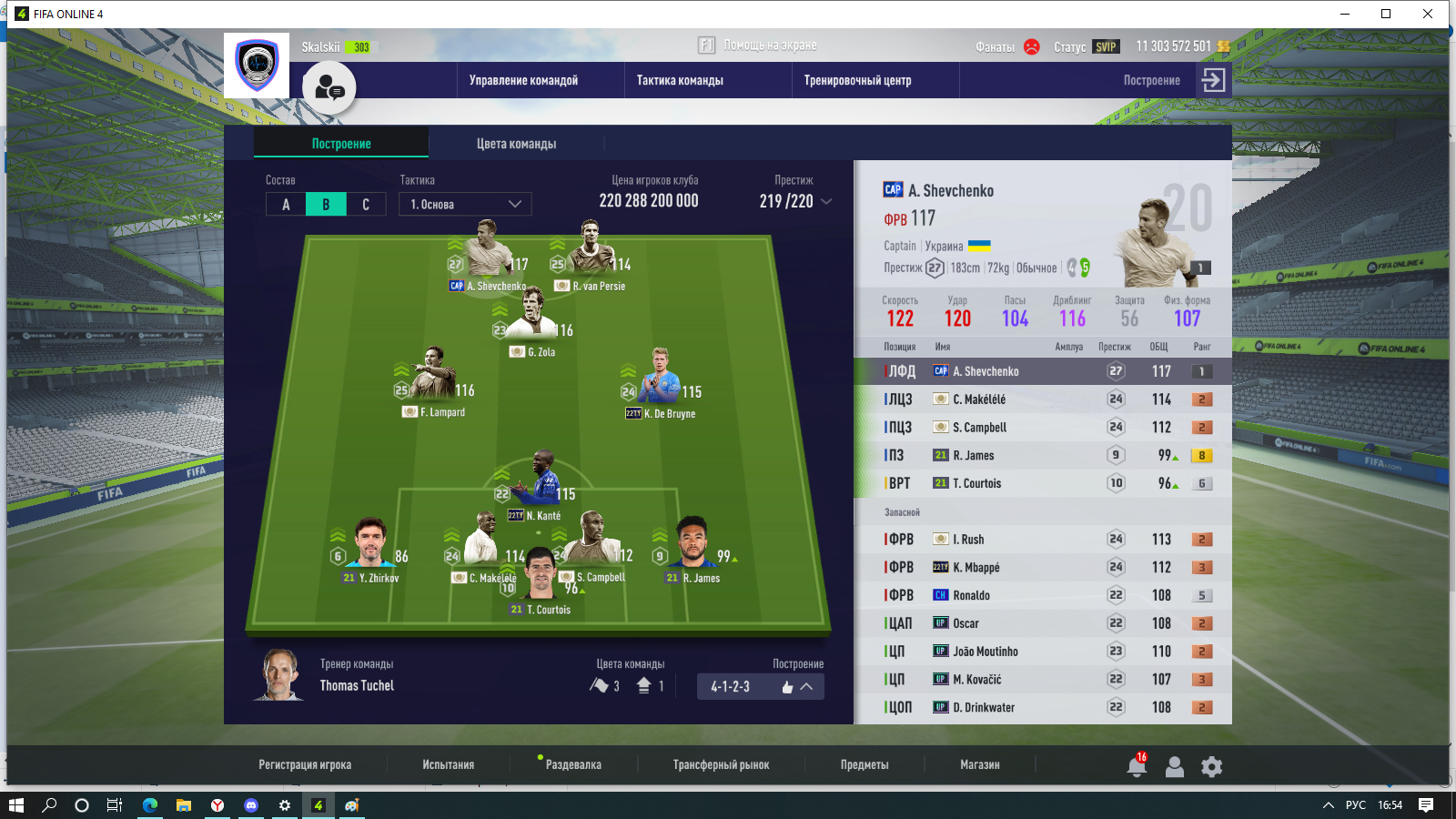Open the Тактика команды menu

point(680,80)
